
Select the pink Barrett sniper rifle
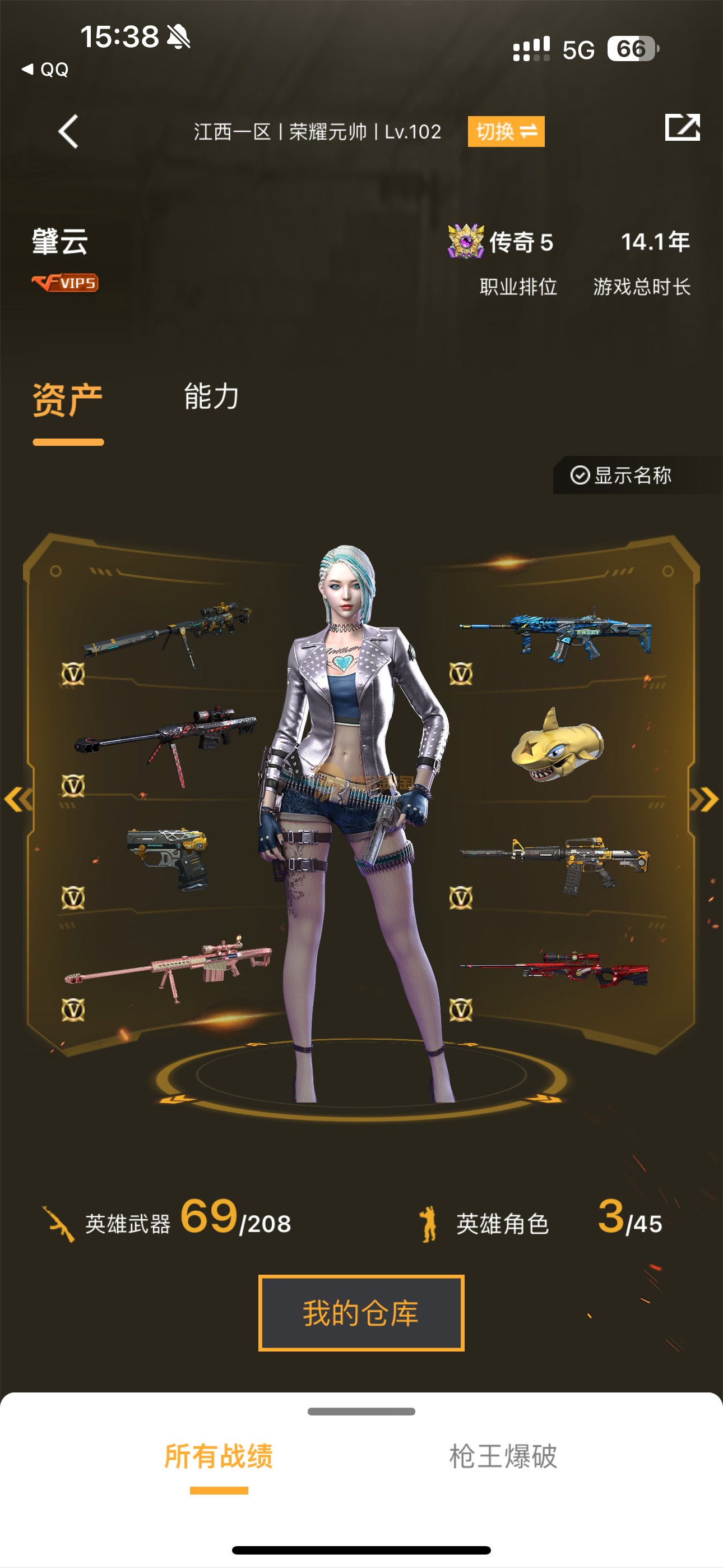(x=169, y=966)
